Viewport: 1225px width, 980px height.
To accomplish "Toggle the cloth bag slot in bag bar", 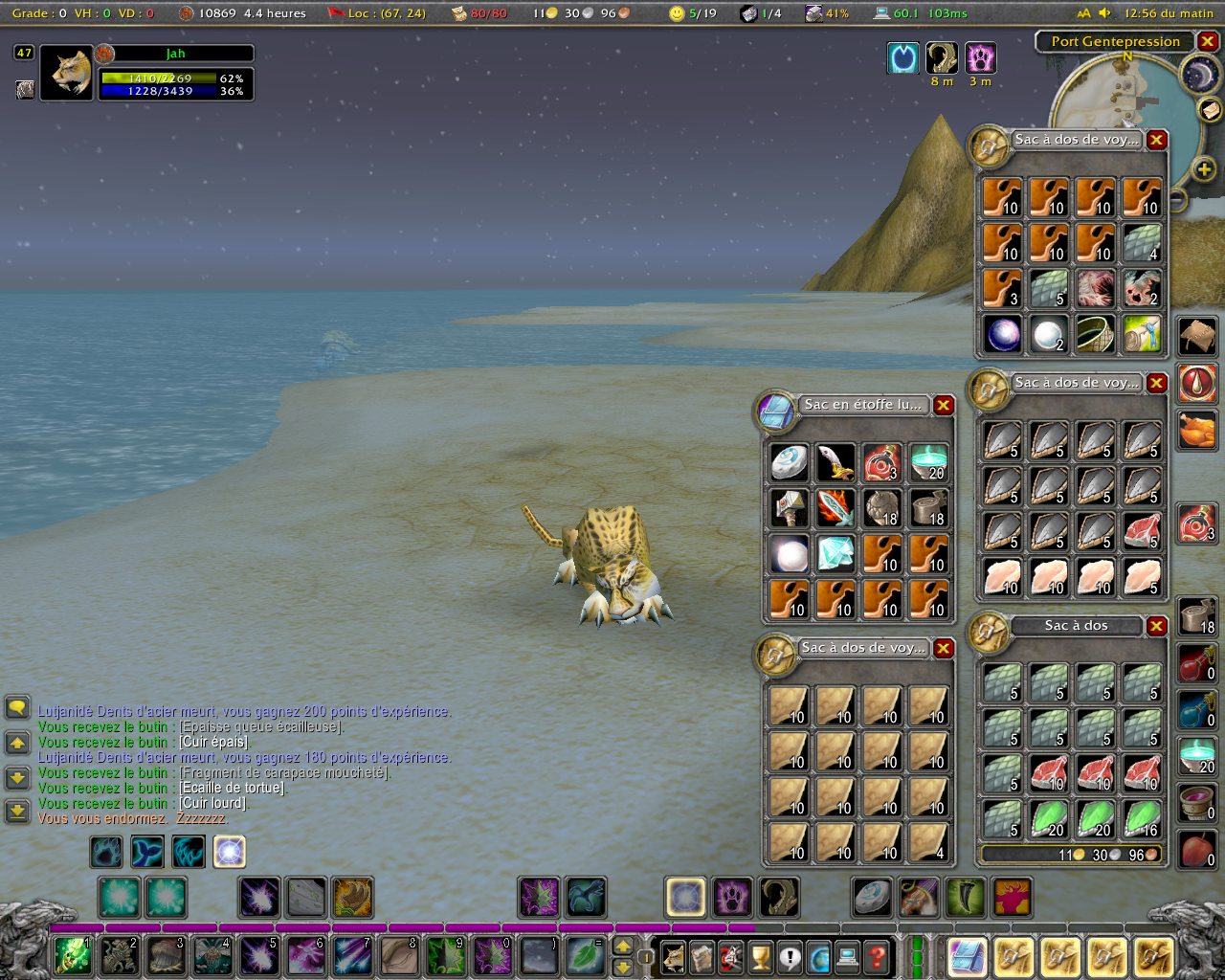I will pyautogui.click(x=967, y=956).
